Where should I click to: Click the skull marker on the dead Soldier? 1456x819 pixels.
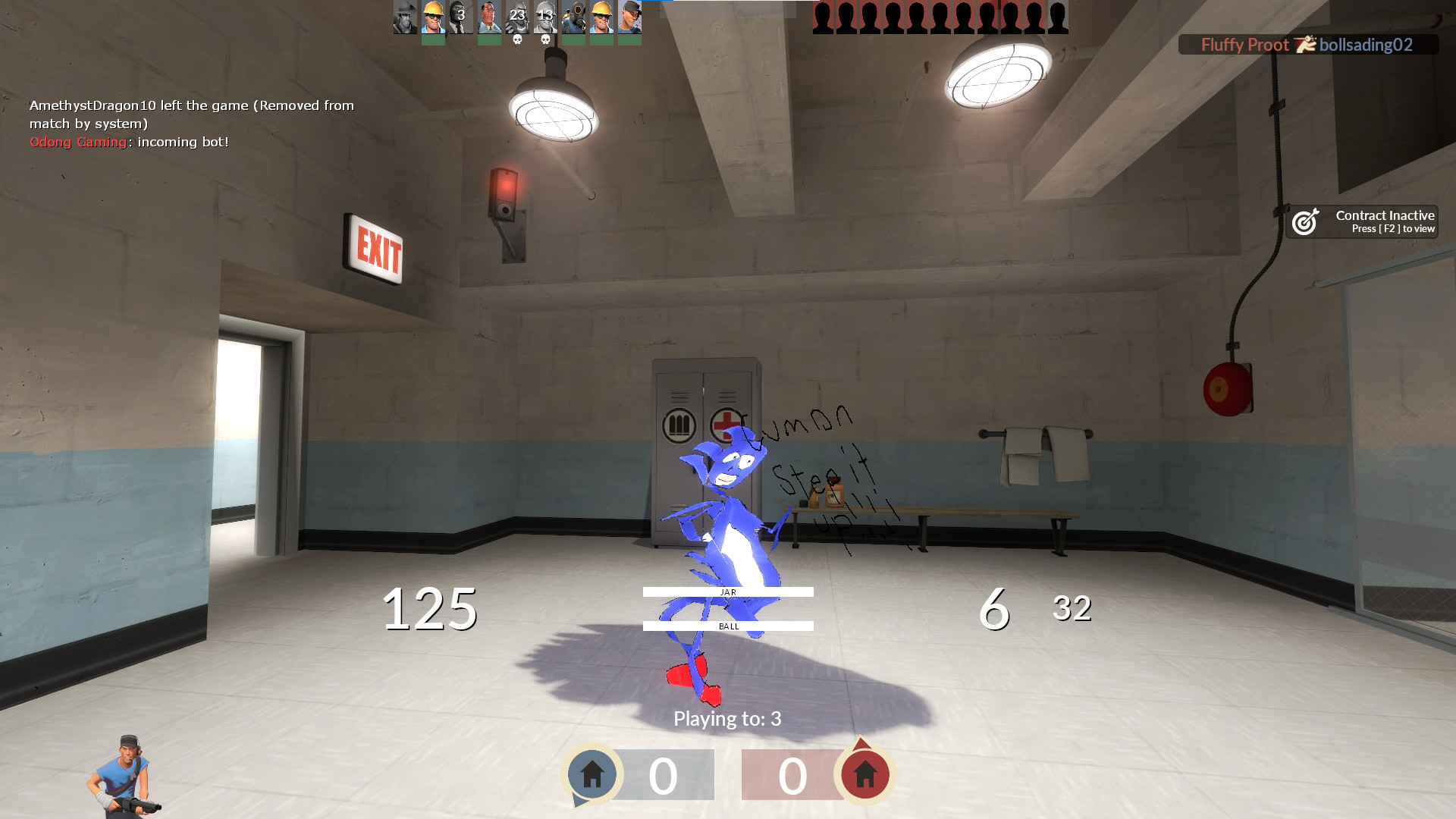pos(518,39)
